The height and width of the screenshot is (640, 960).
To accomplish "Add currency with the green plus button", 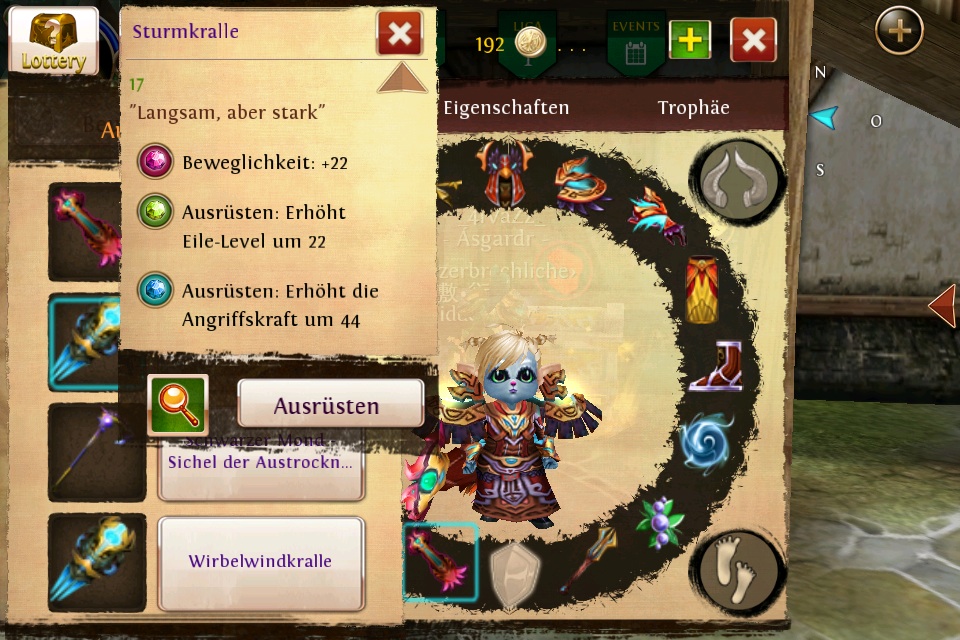I will coord(690,40).
